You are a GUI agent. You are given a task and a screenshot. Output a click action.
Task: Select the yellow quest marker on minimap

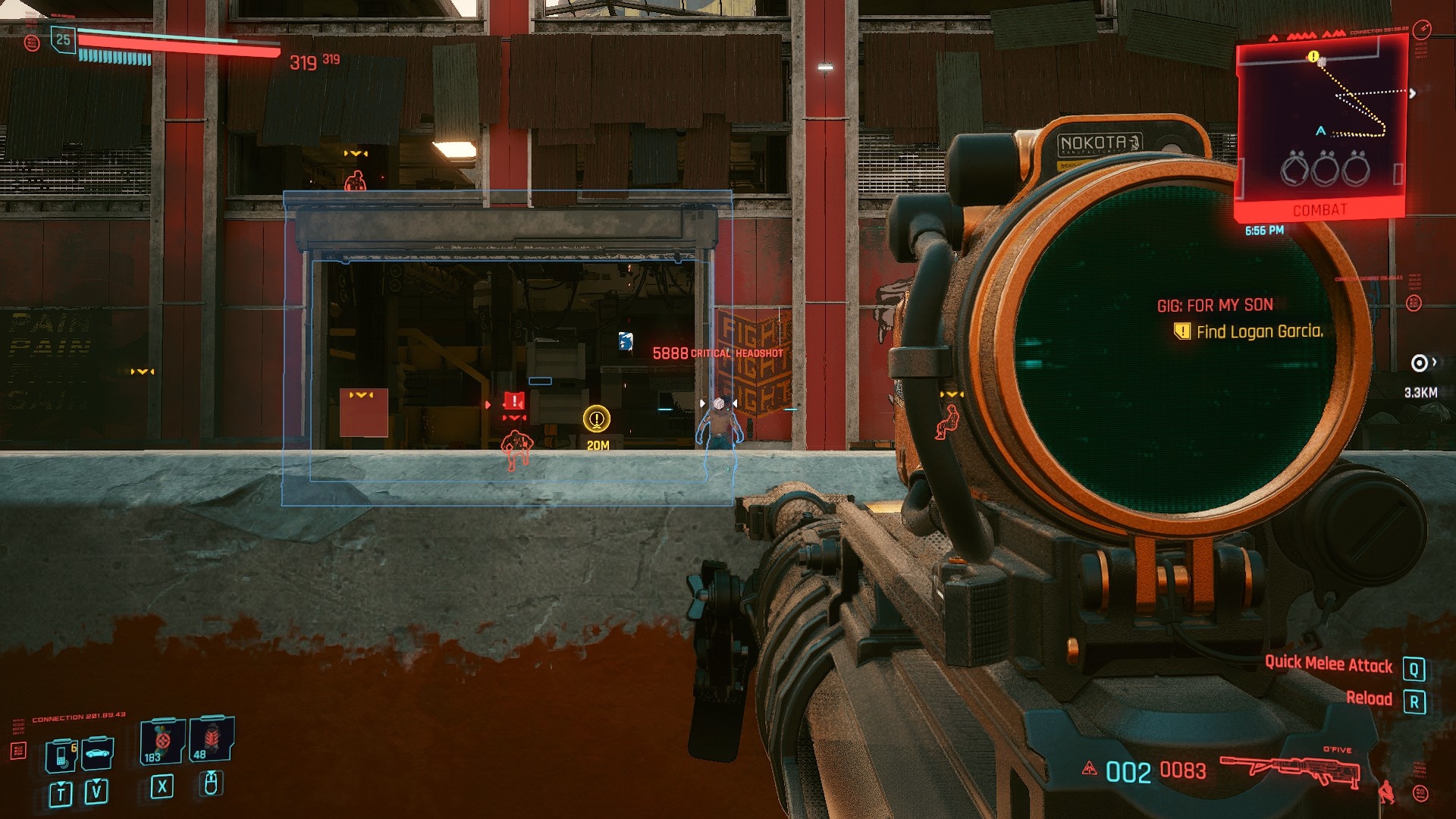[1313, 57]
